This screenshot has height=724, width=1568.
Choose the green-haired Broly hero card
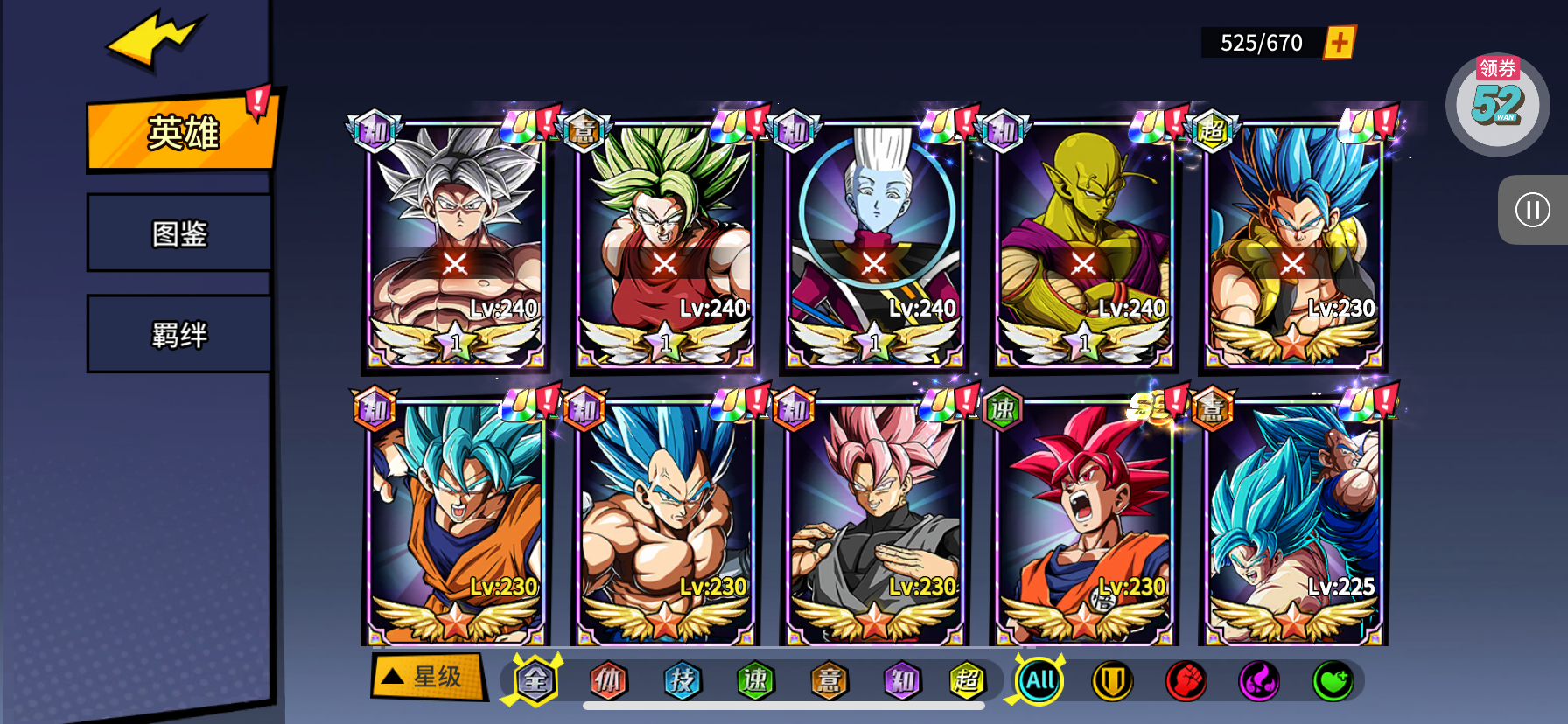pos(664,247)
